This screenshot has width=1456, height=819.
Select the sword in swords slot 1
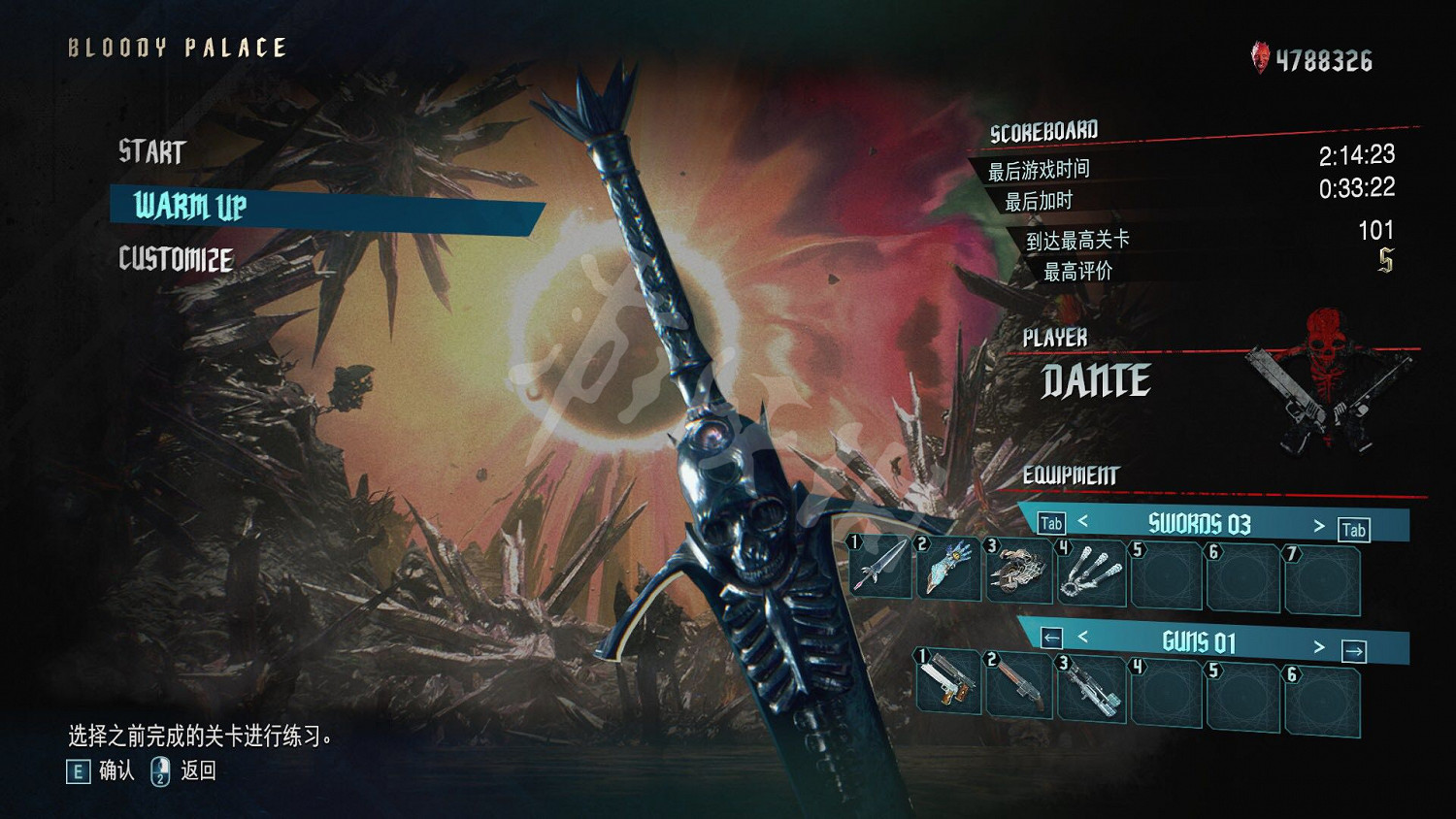pyautogui.click(x=881, y=566)
